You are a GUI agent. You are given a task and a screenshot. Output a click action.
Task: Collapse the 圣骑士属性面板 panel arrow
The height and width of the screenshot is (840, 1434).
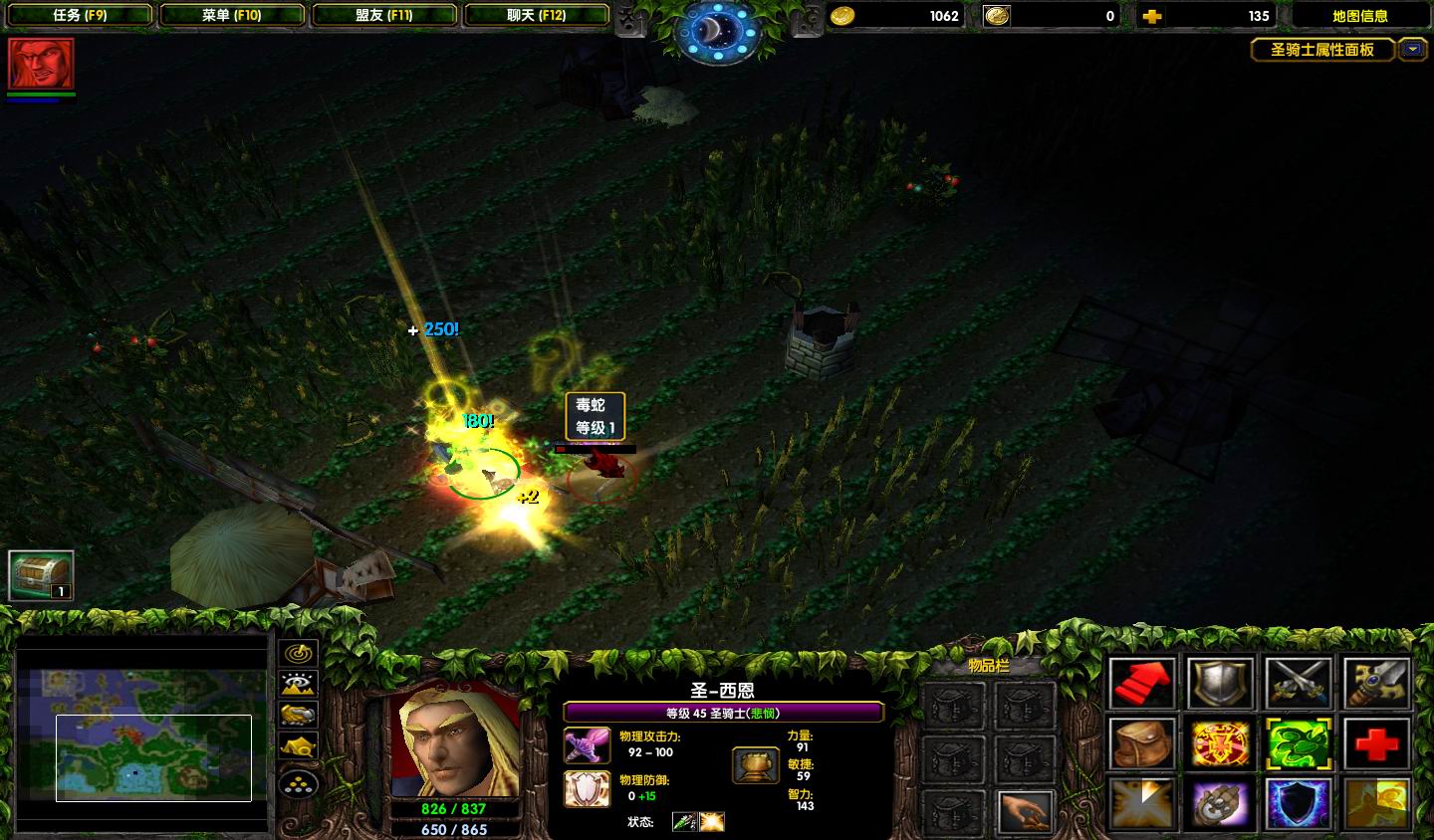click(x=1412, y=50)
